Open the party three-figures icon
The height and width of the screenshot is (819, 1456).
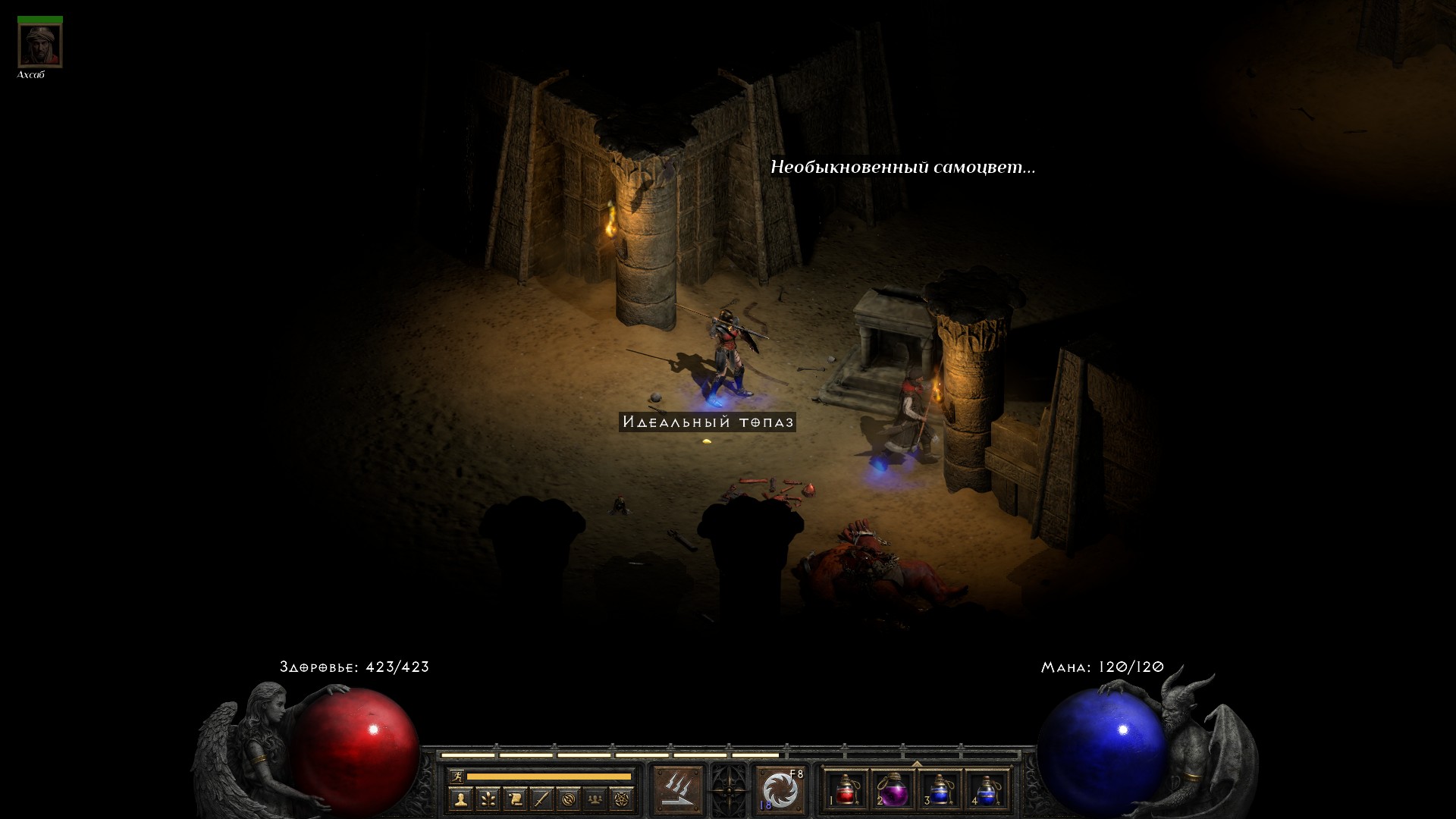click(595, 799)
